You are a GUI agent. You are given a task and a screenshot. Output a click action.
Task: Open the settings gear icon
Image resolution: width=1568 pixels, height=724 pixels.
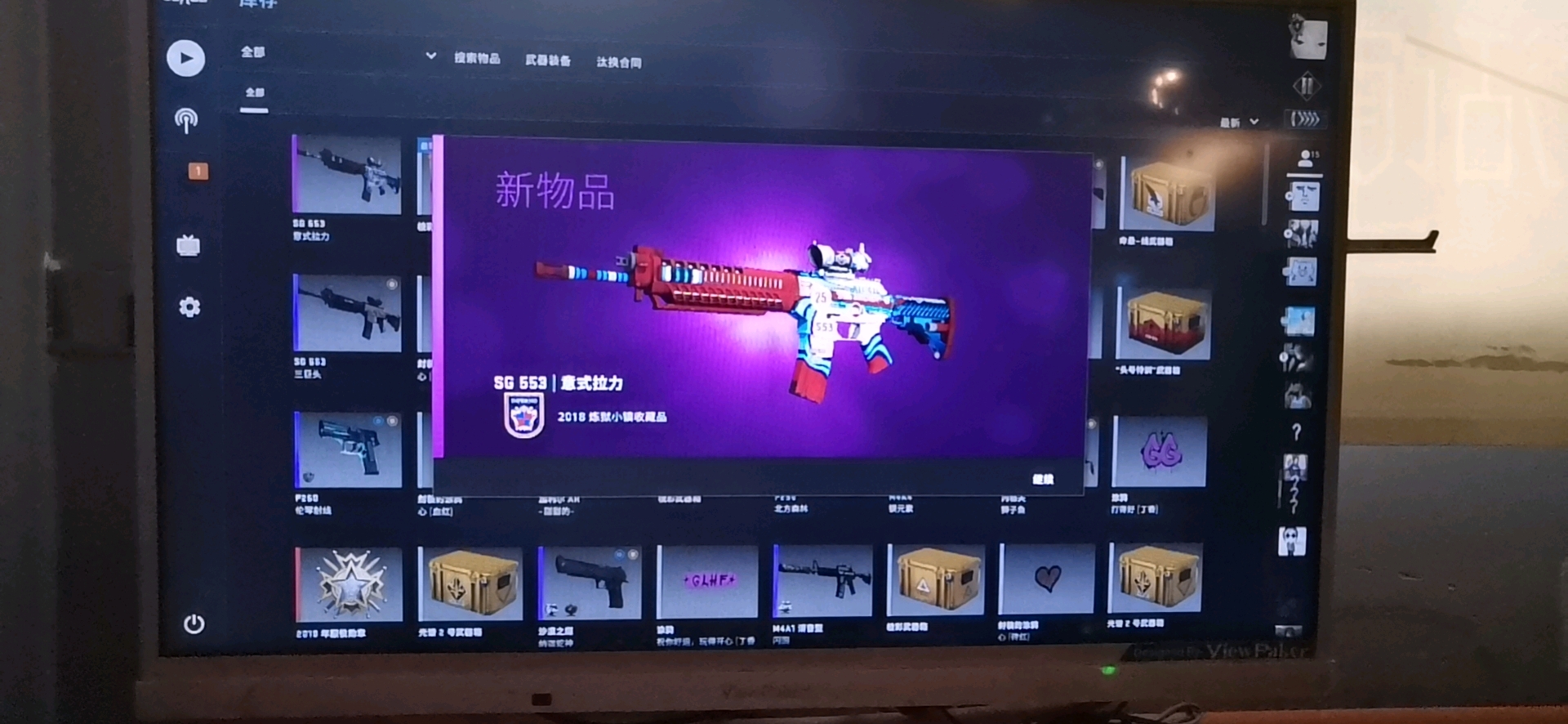(x=189, y=306)
